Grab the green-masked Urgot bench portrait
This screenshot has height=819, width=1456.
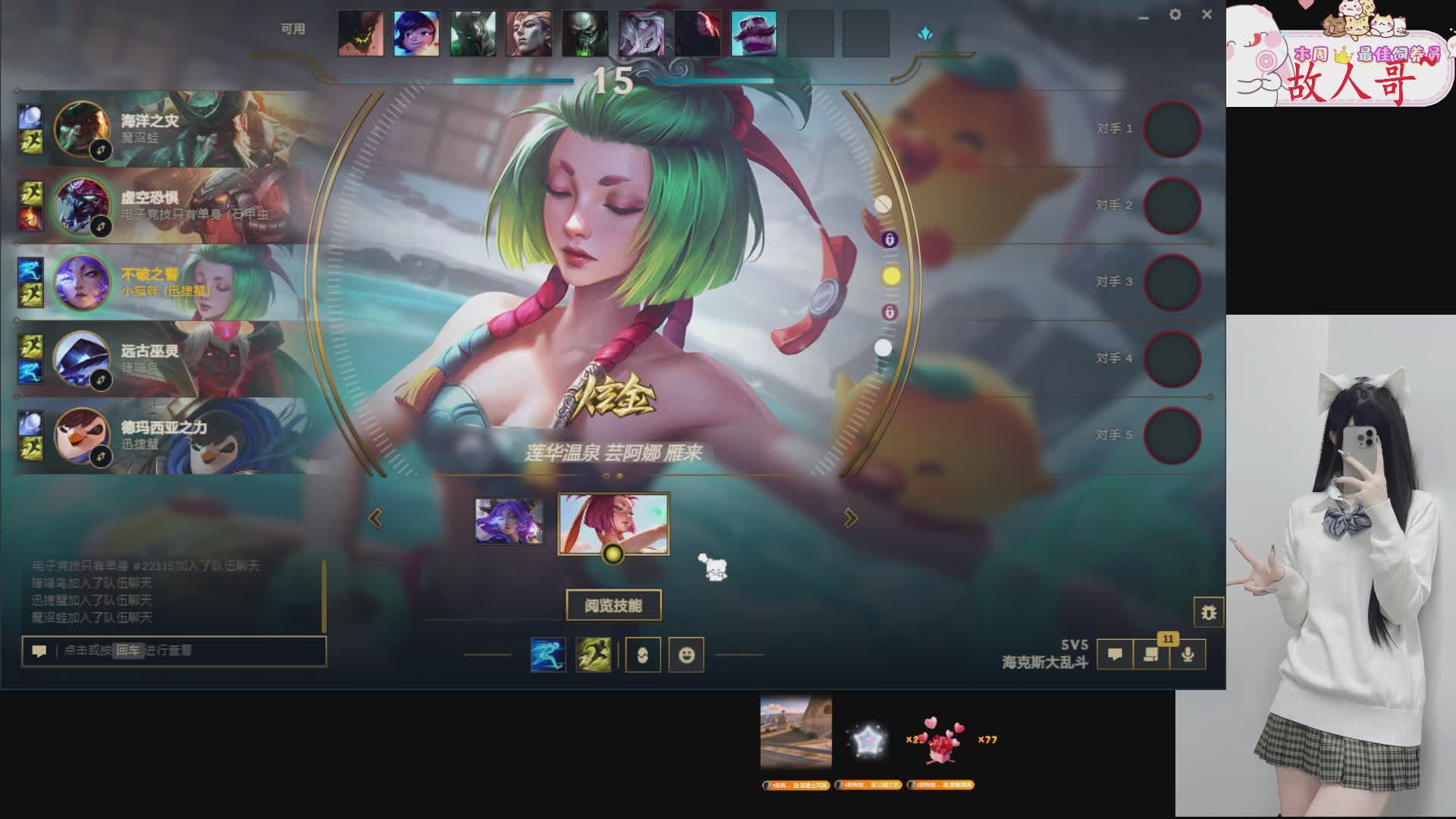(585, 33)
